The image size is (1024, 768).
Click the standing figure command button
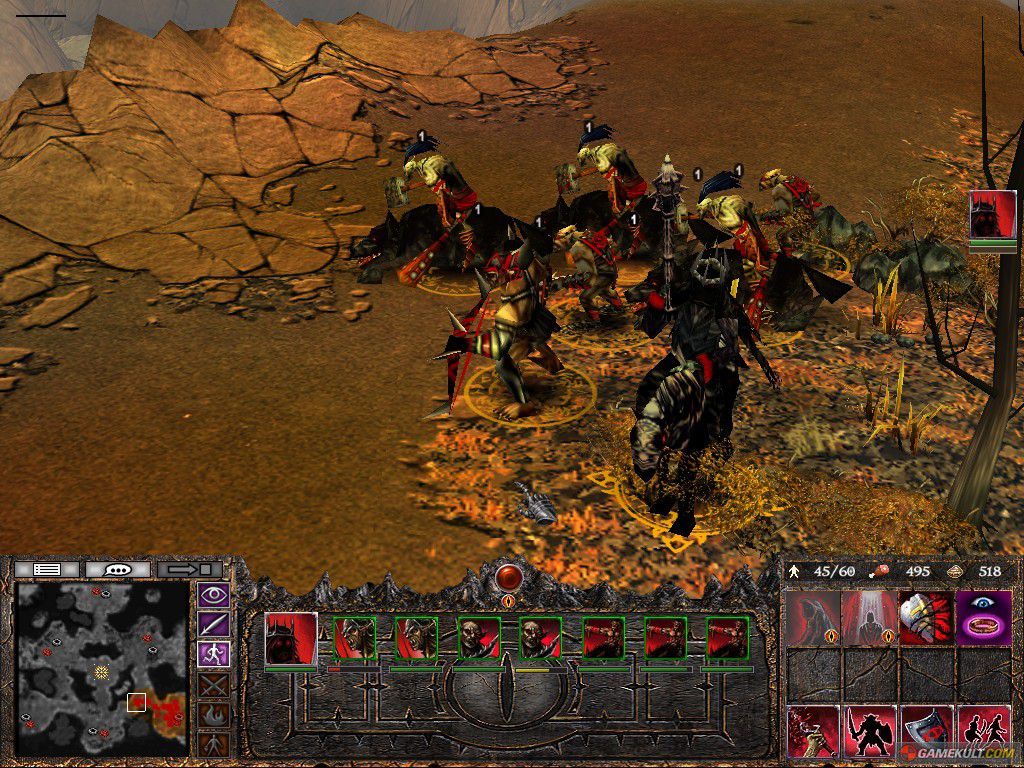point(214,743)
